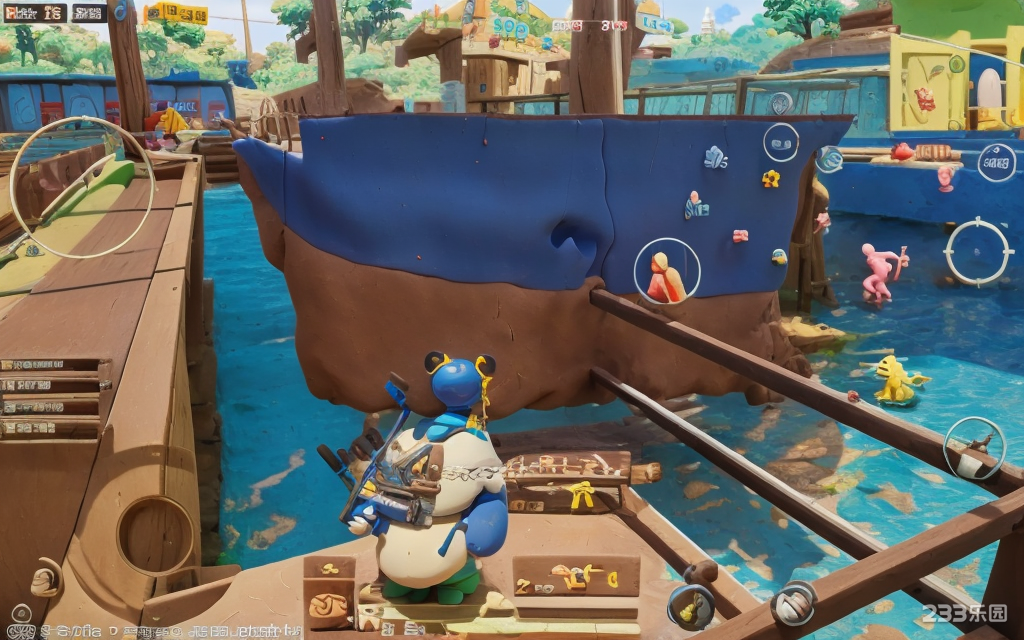1024x640 pixels.
Task: Tap the circular button with the orange figure
Action: (667, 271)
